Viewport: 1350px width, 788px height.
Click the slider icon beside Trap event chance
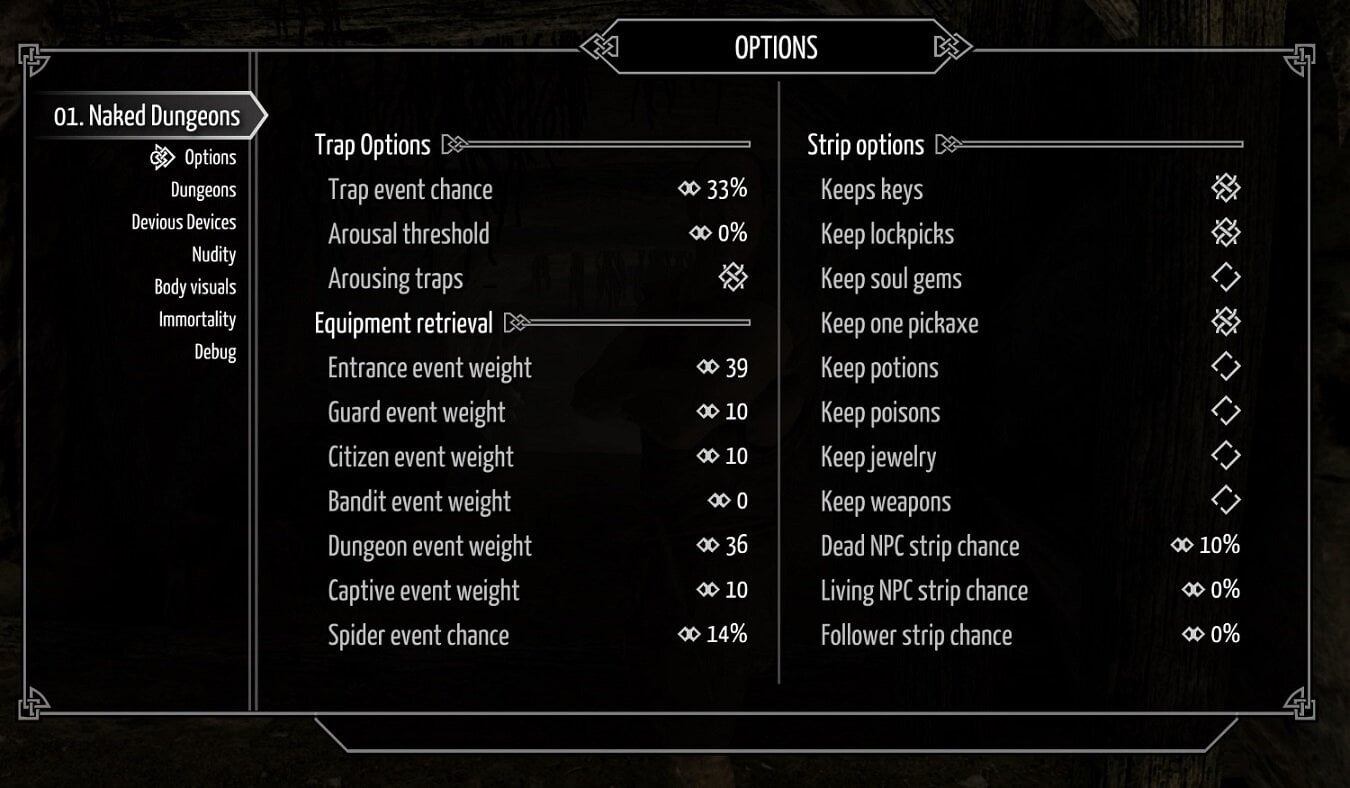click(689, 189)
